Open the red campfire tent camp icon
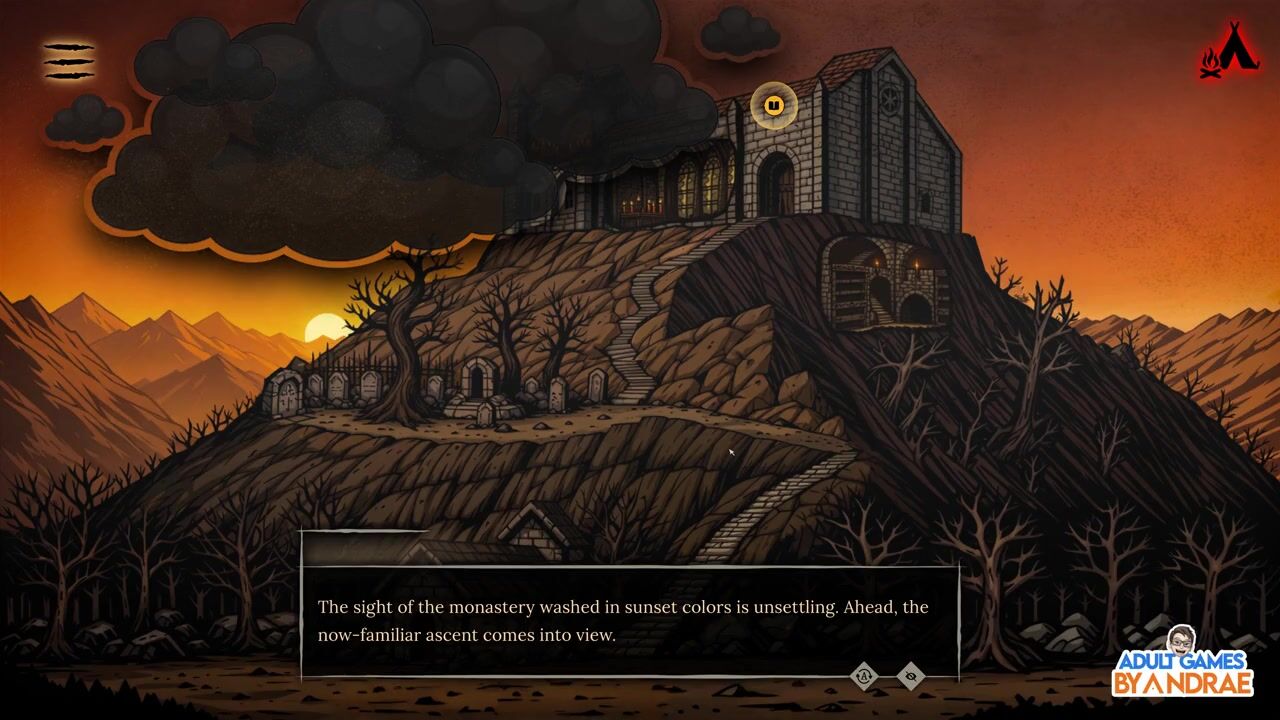Viewport: 1280px width, 720px height. tap(1229, 50)
